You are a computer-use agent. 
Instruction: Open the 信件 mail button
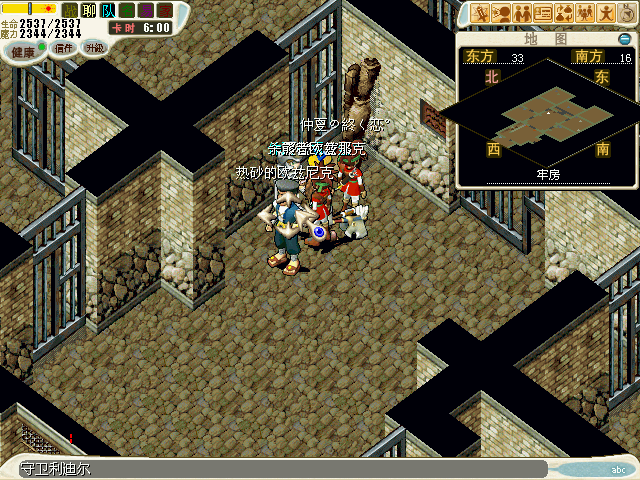click(x=62, y=48)
